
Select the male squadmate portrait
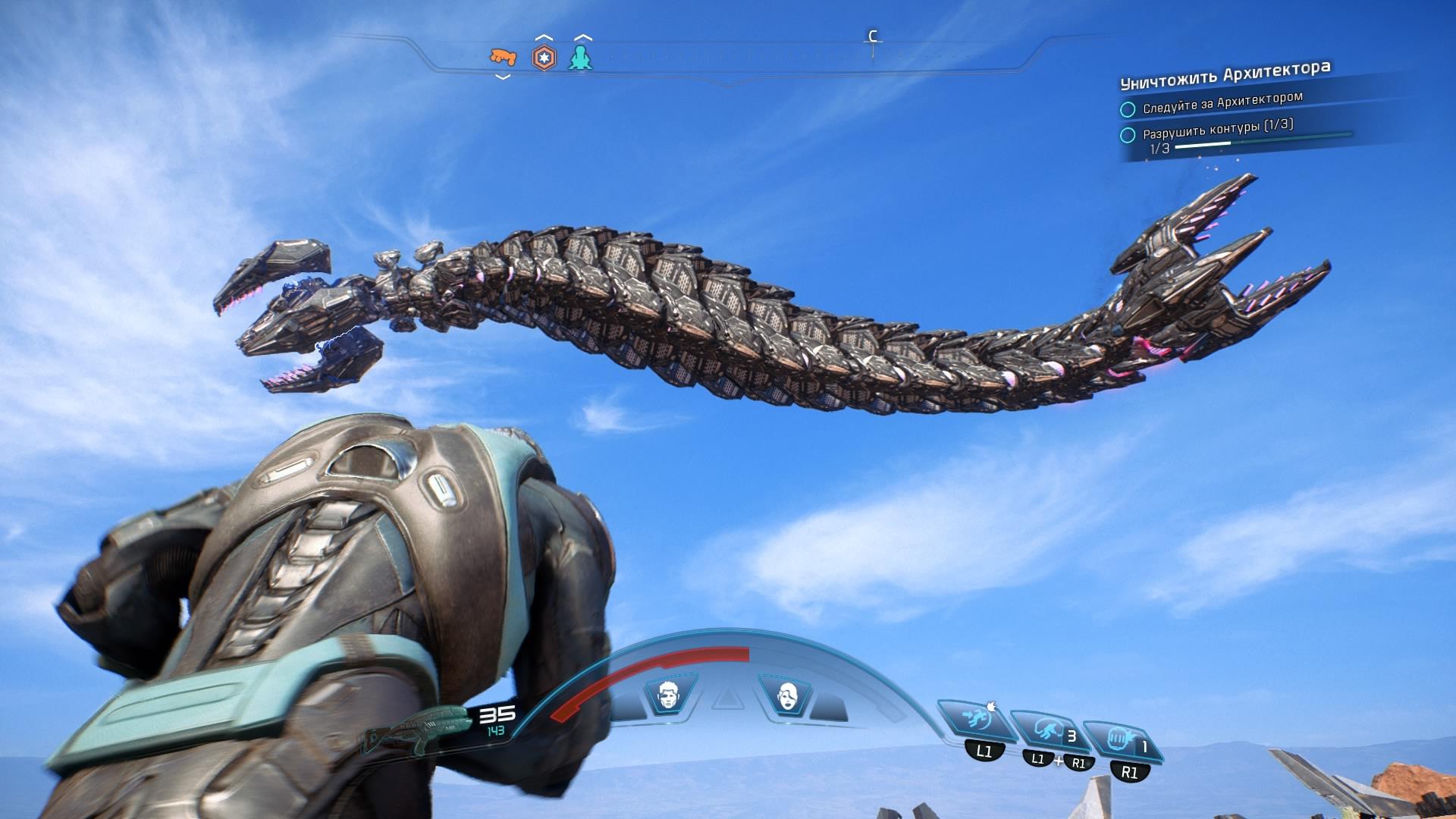click(x=669, y=695)
